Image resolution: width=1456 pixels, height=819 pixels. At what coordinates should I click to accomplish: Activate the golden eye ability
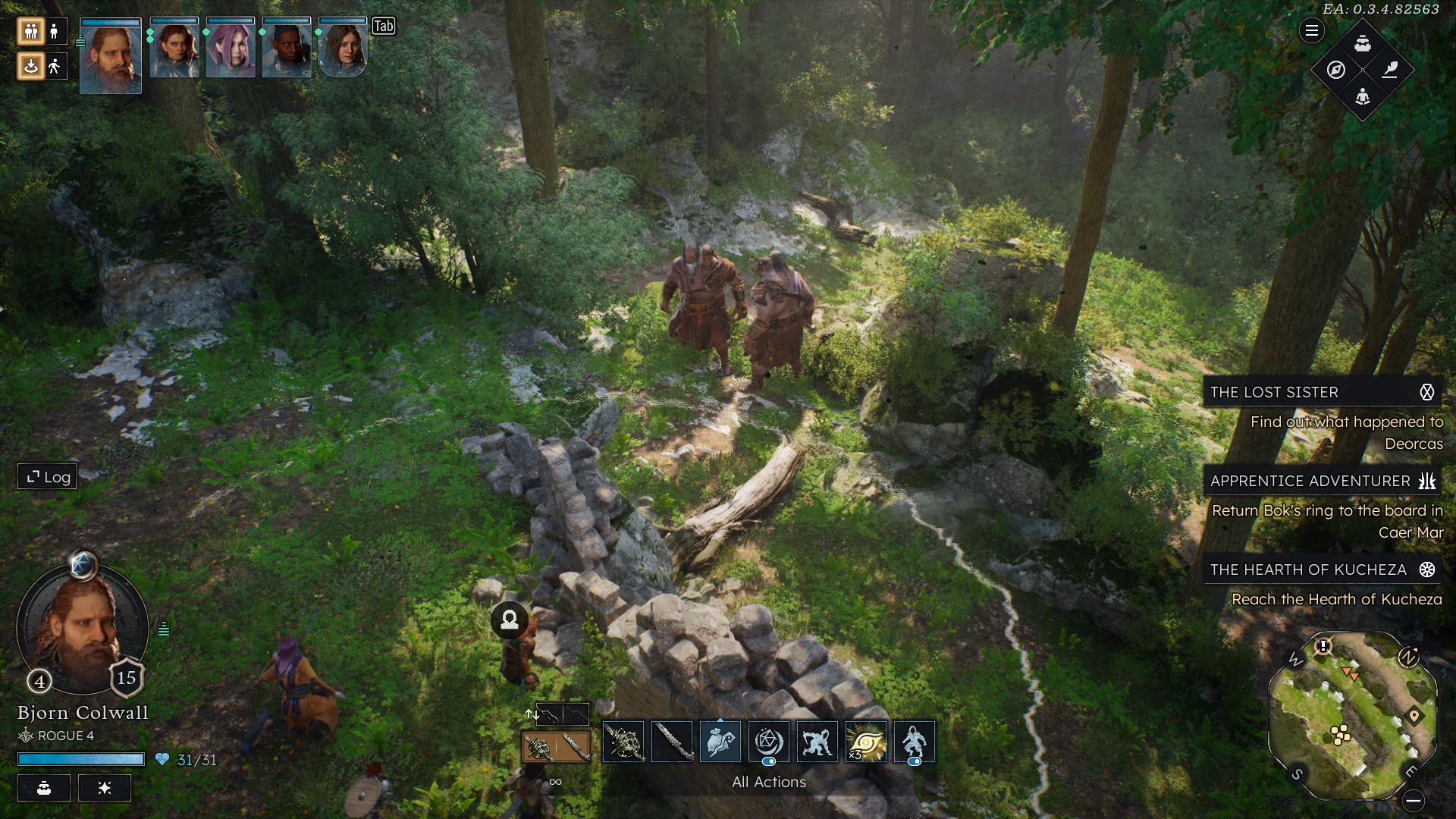866,742
